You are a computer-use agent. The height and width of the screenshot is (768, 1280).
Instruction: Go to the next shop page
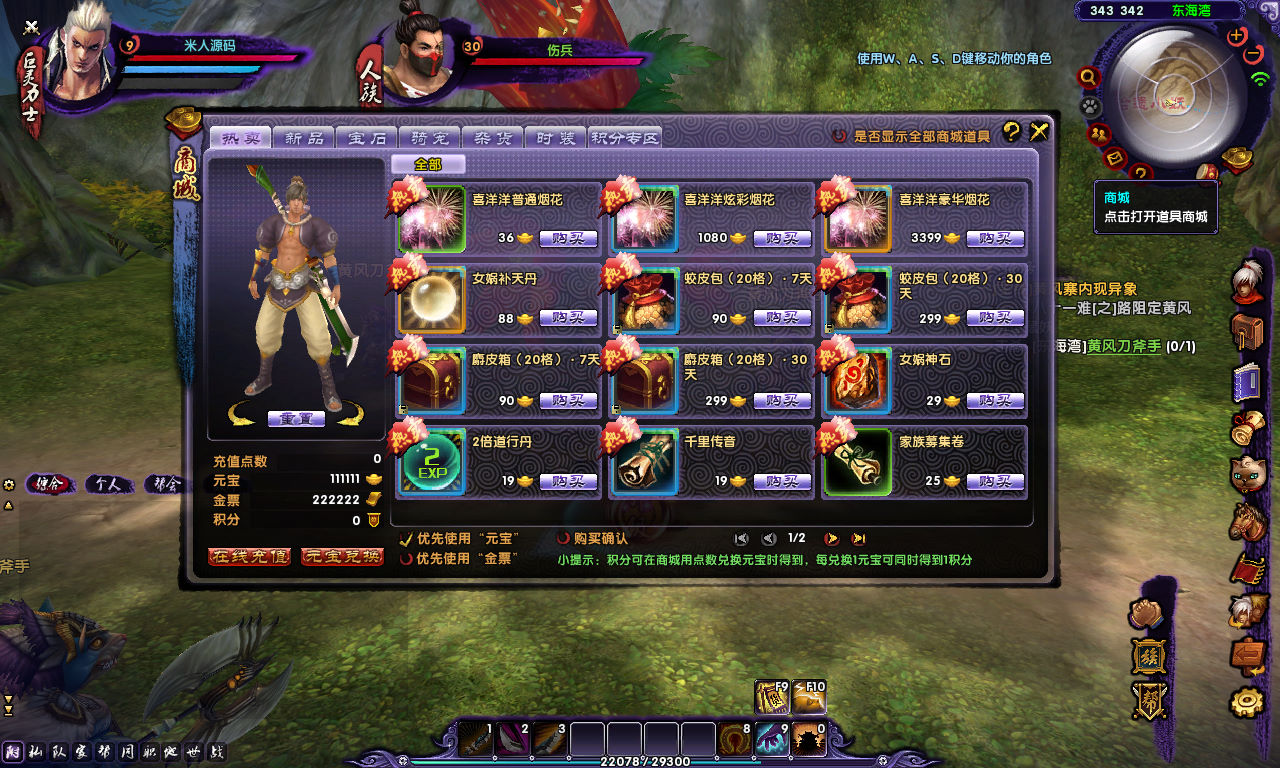coord(830,538)
